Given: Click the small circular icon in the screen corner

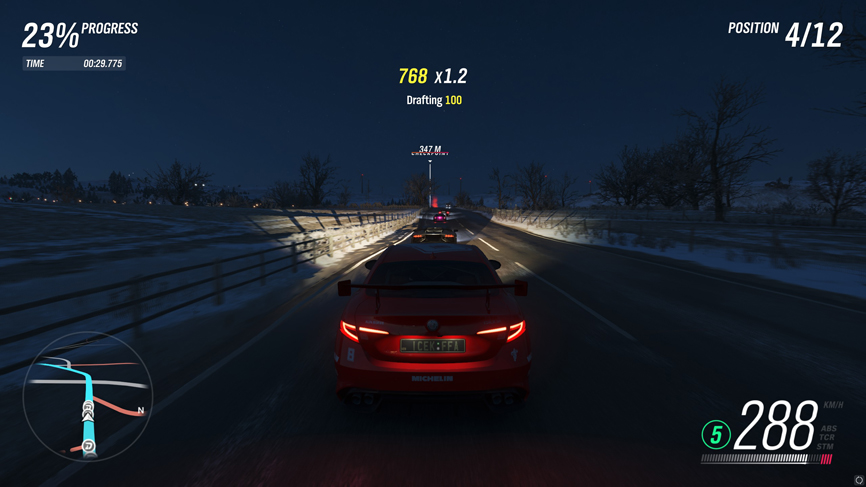Looking at the screenshot, I should [x=859, y=481].
